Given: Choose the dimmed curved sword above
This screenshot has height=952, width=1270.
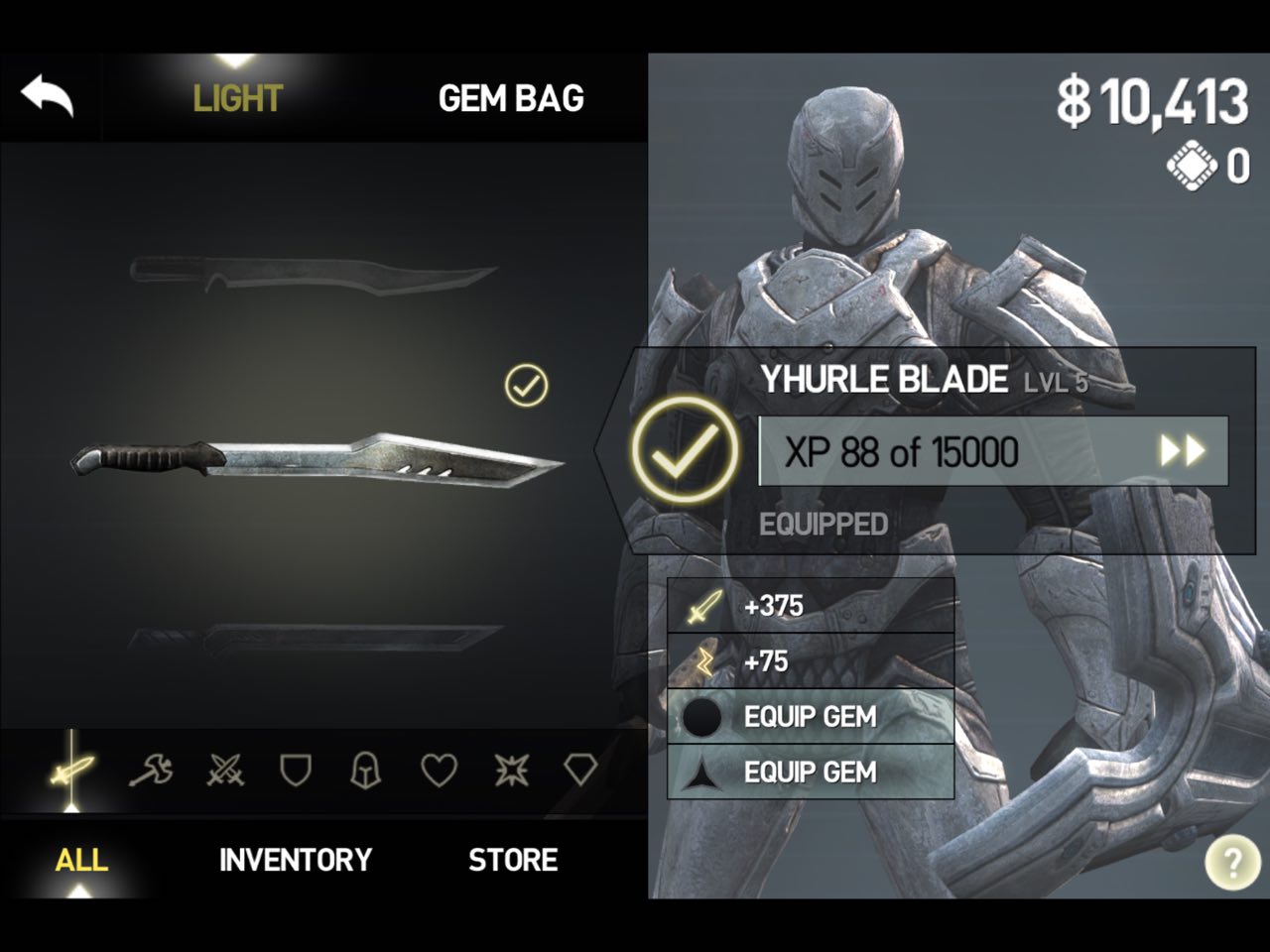Looking at the screenshot, I should [x=313, y=272].
